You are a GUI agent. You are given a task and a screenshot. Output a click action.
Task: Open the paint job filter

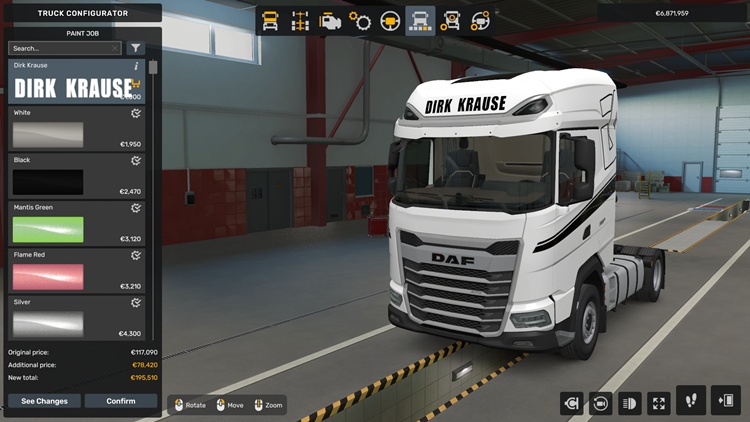[135, 48]
